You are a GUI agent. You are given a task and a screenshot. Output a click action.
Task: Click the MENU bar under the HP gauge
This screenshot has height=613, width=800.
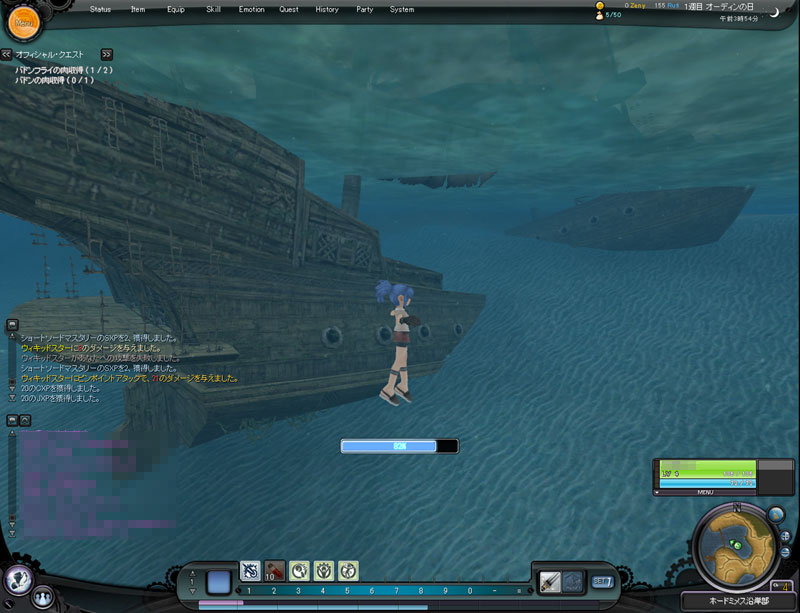[705, 492]
